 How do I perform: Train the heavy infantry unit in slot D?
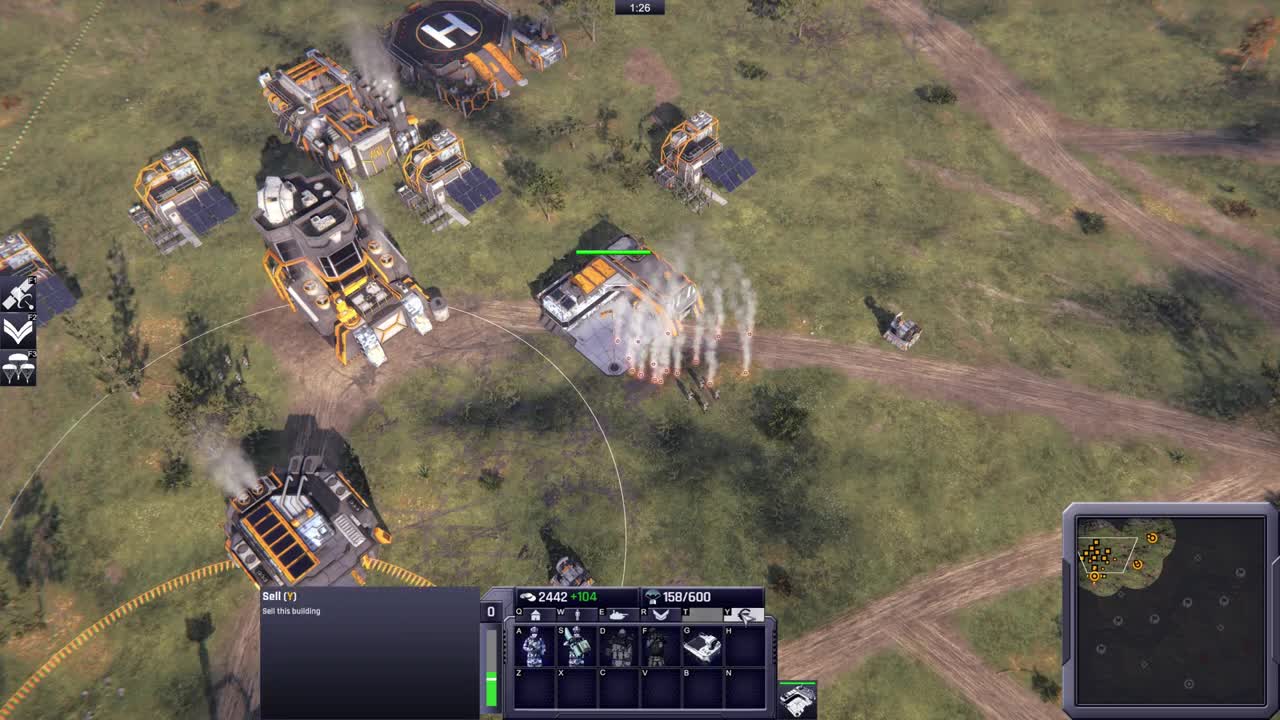pos(618,646)
